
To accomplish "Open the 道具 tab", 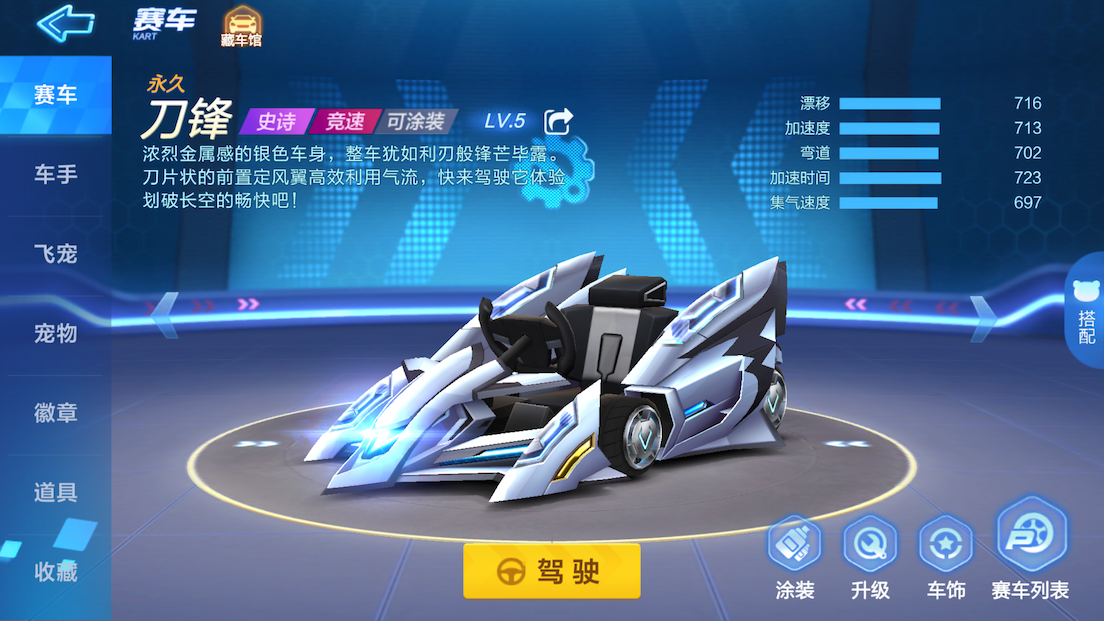I will pos(55,492).
